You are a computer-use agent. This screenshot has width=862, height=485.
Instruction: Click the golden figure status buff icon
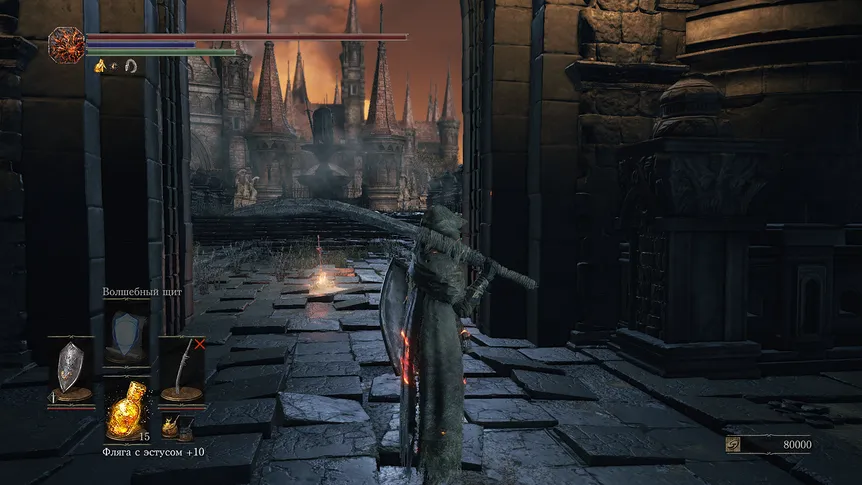coord(100,66)
